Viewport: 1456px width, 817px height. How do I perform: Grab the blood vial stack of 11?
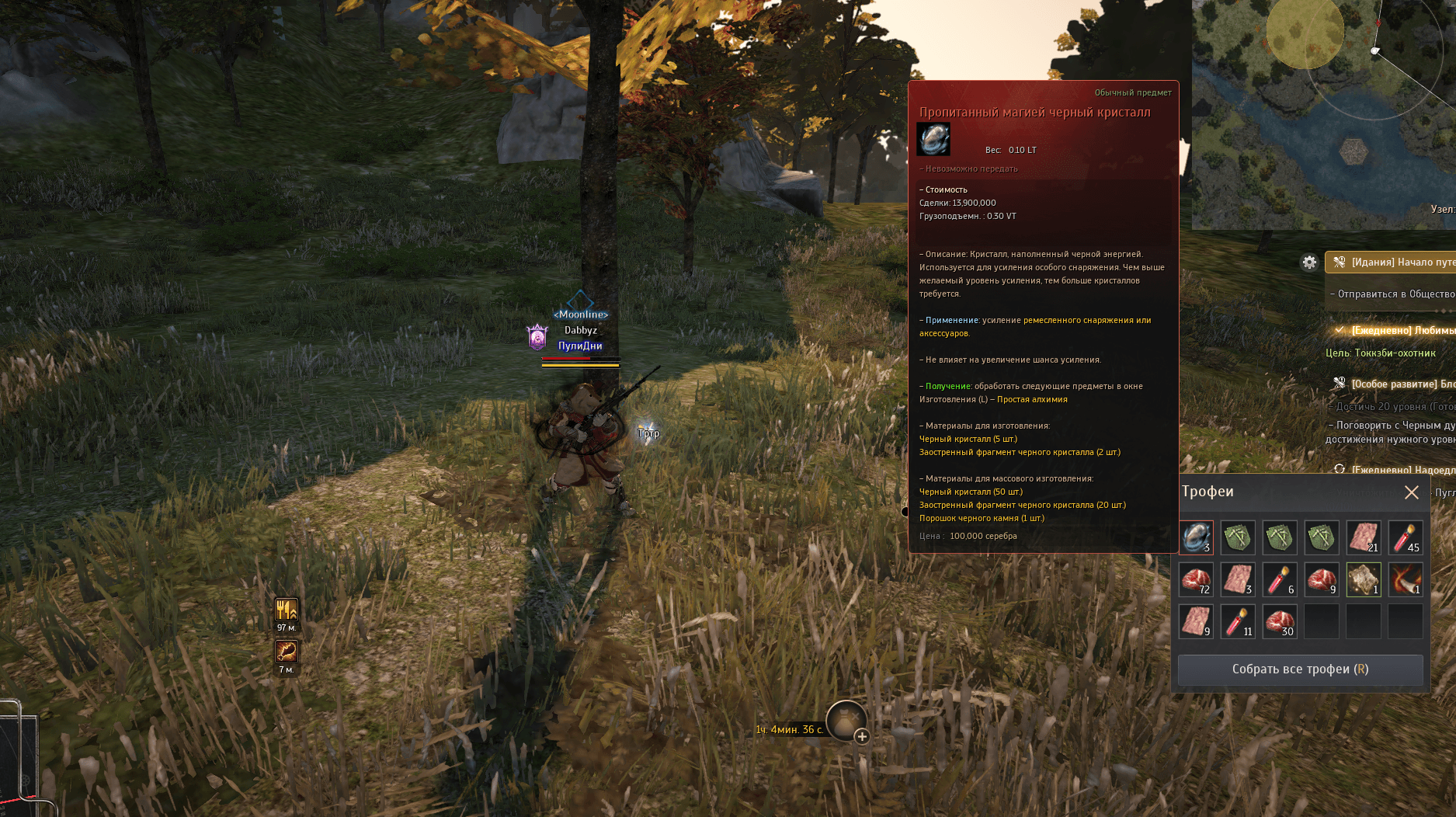[1238, 621]
